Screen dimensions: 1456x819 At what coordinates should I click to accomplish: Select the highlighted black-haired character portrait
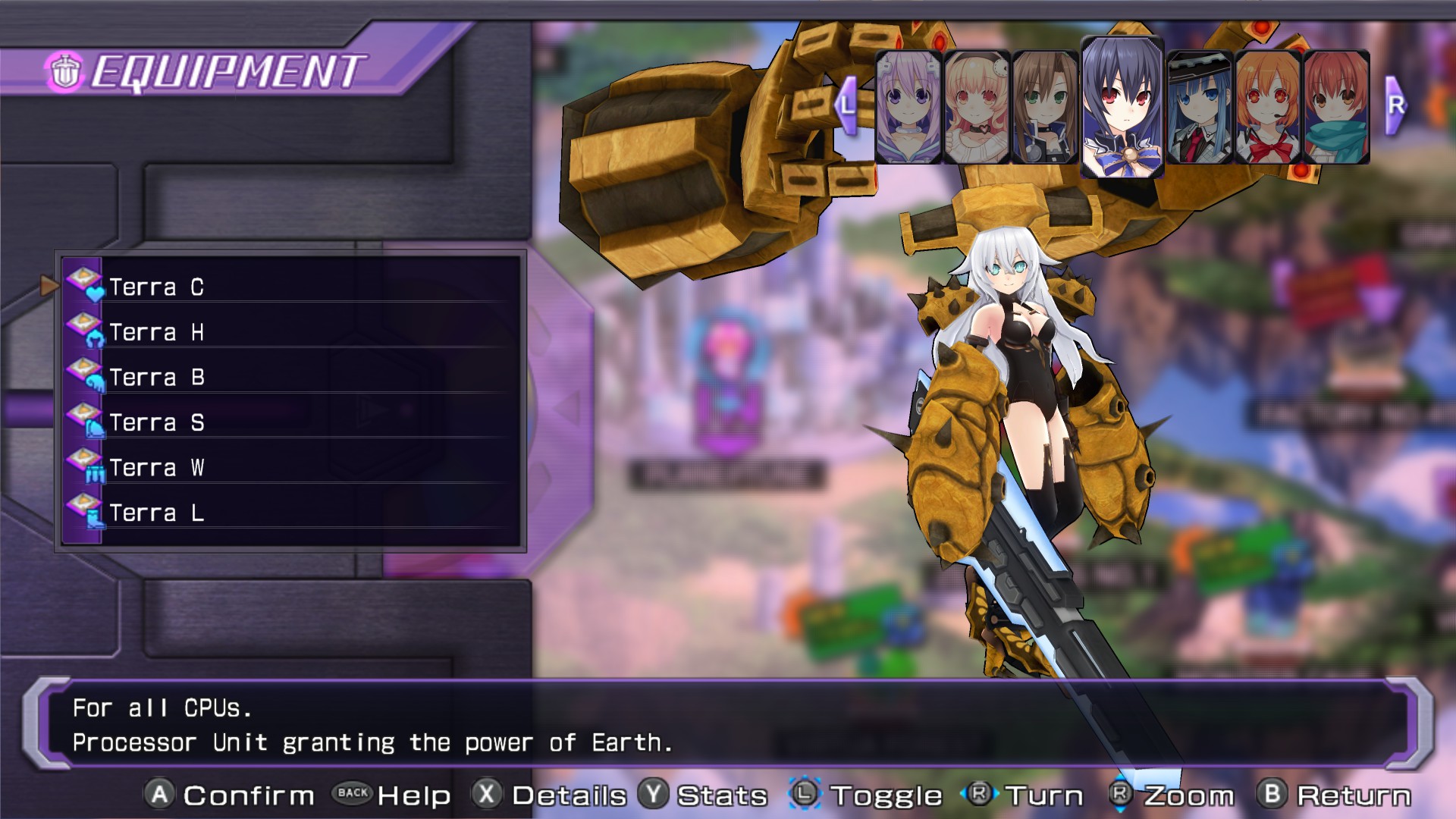tap(1122, 107)
